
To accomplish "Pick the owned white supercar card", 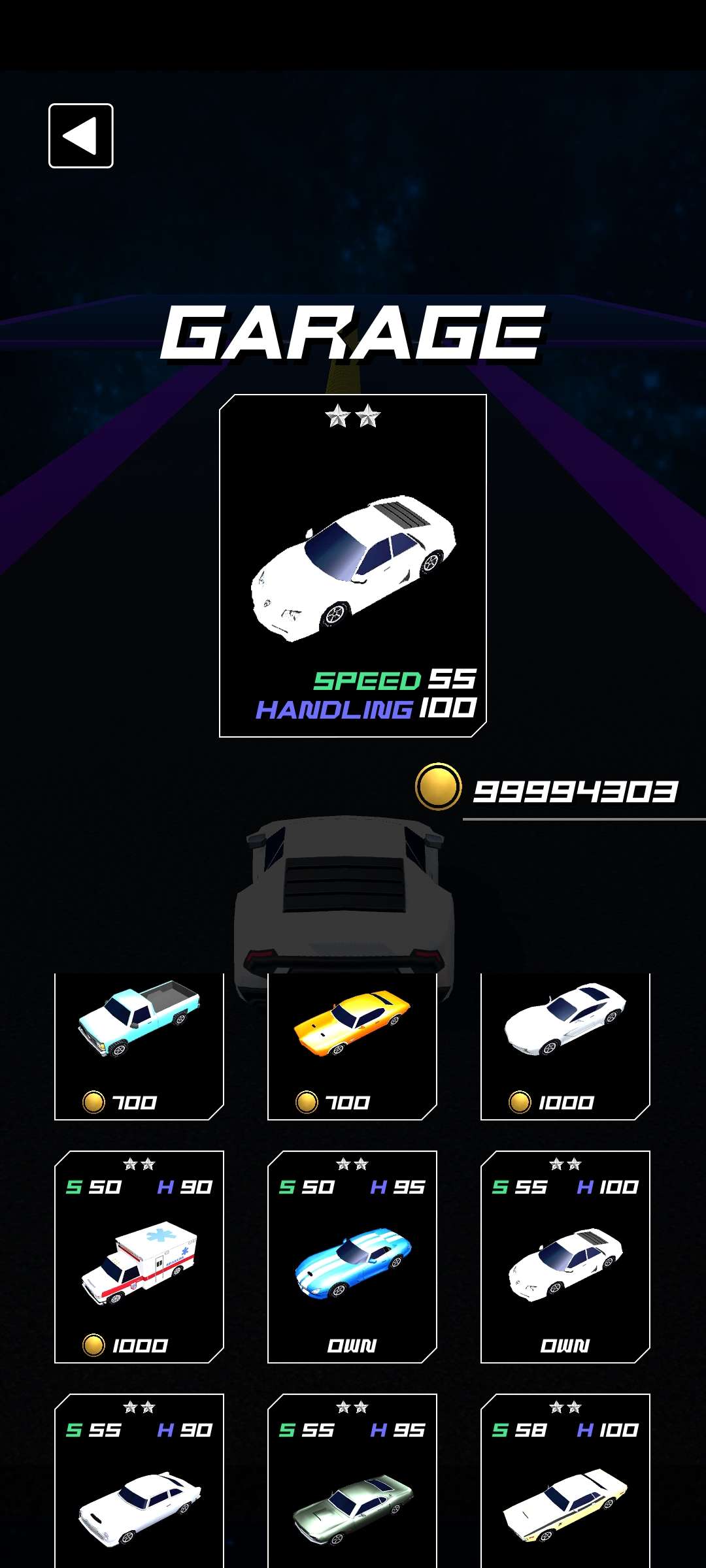I will pyautogui.click(x=565, y=1258).
